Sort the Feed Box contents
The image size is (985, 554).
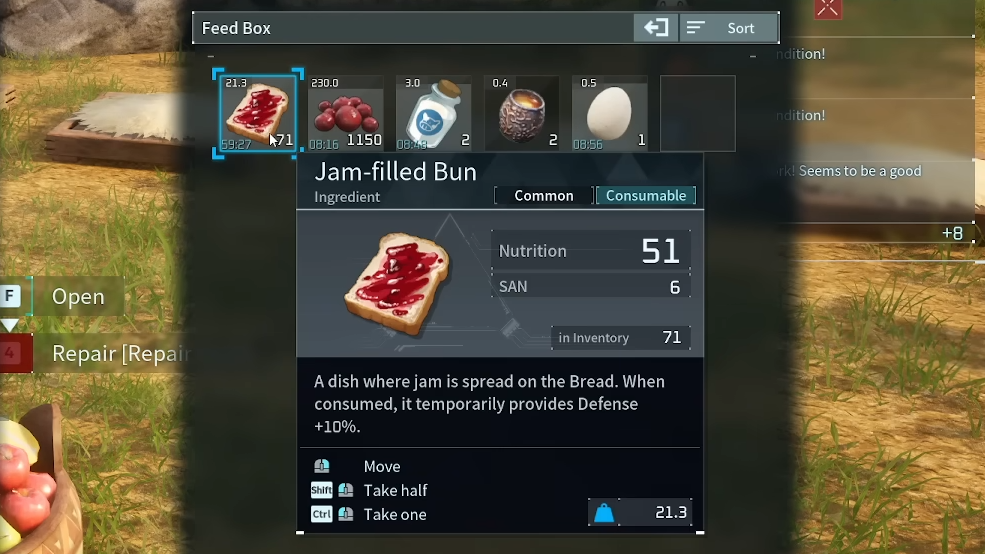pos(729,28)
